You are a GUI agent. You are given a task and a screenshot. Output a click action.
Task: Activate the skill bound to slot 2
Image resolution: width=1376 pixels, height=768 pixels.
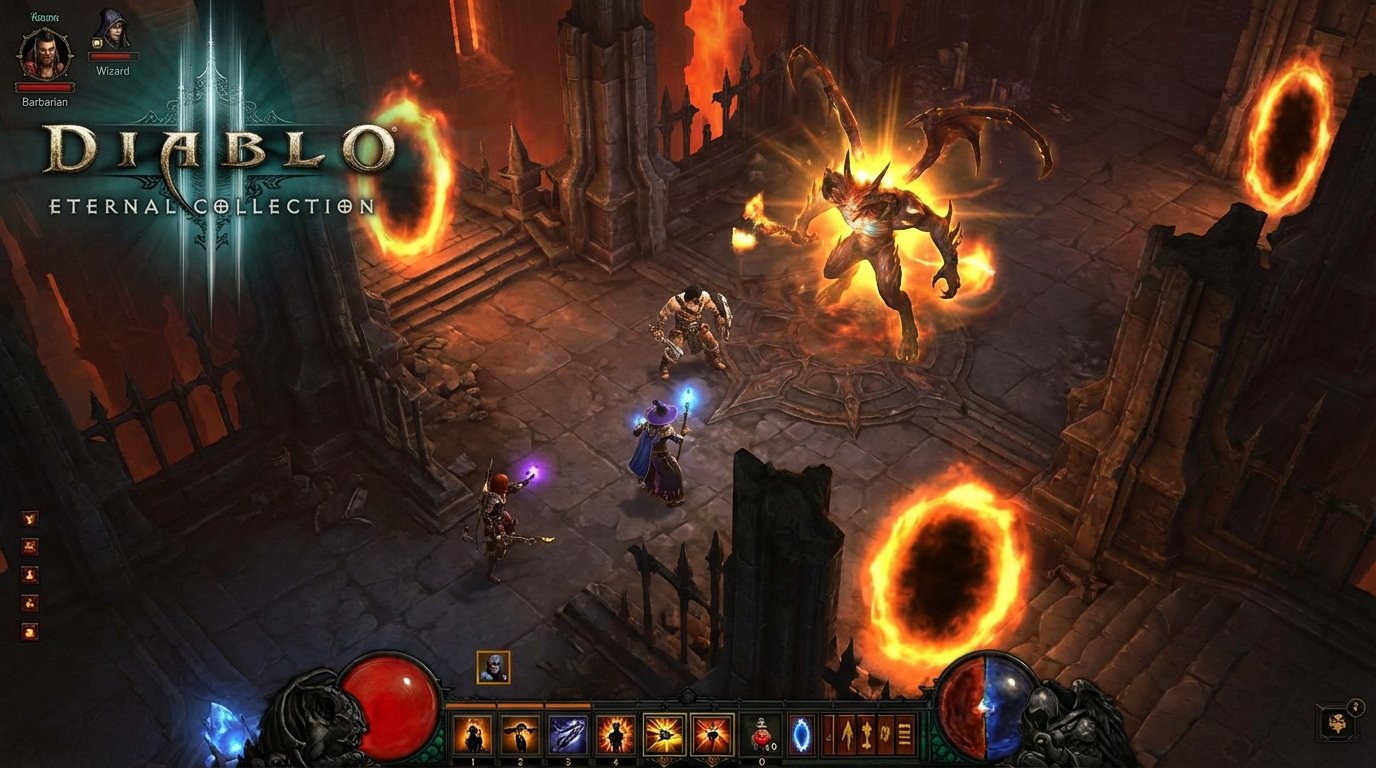[519, 732]
